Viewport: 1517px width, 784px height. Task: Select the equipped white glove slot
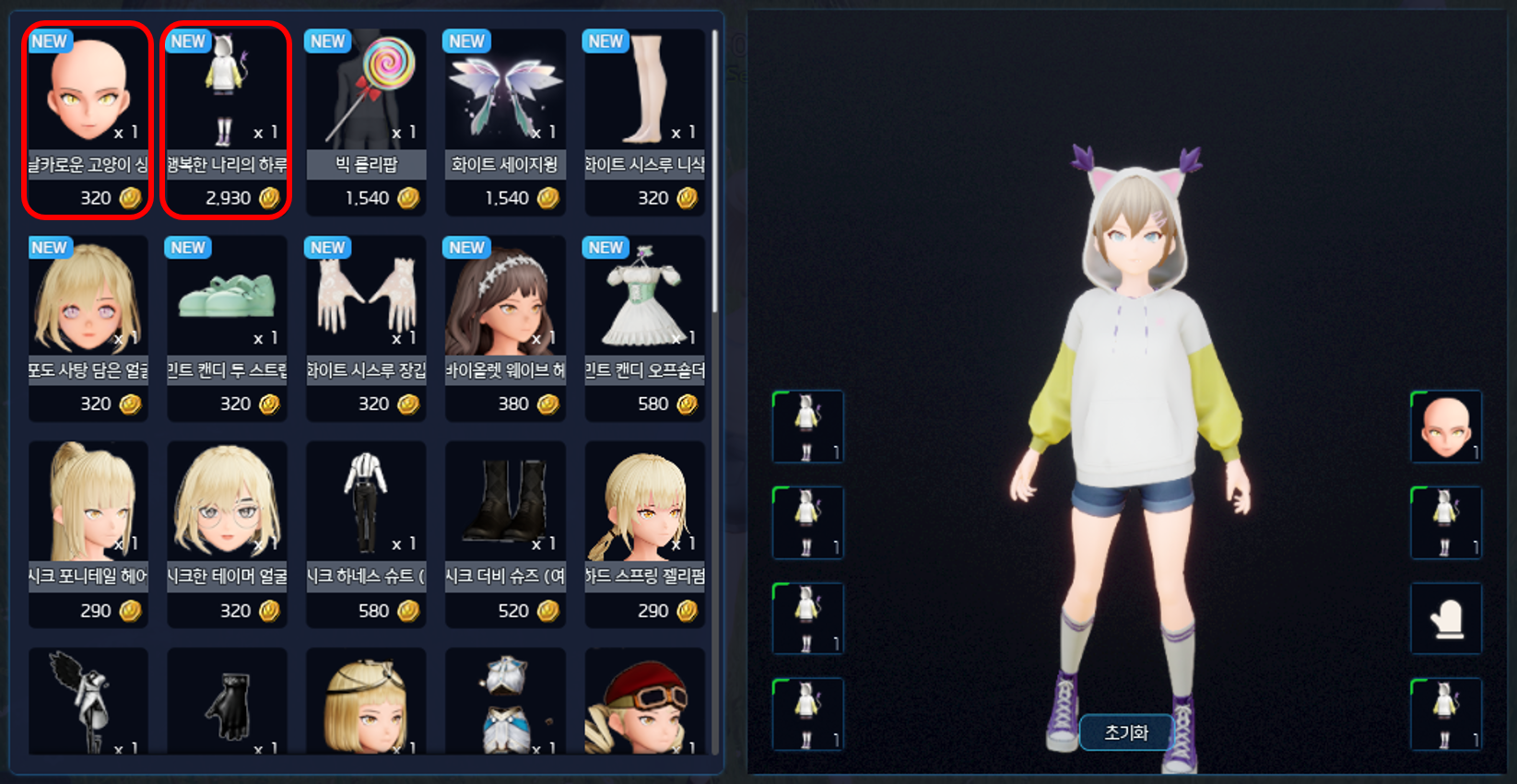[x=1446, y=619]
